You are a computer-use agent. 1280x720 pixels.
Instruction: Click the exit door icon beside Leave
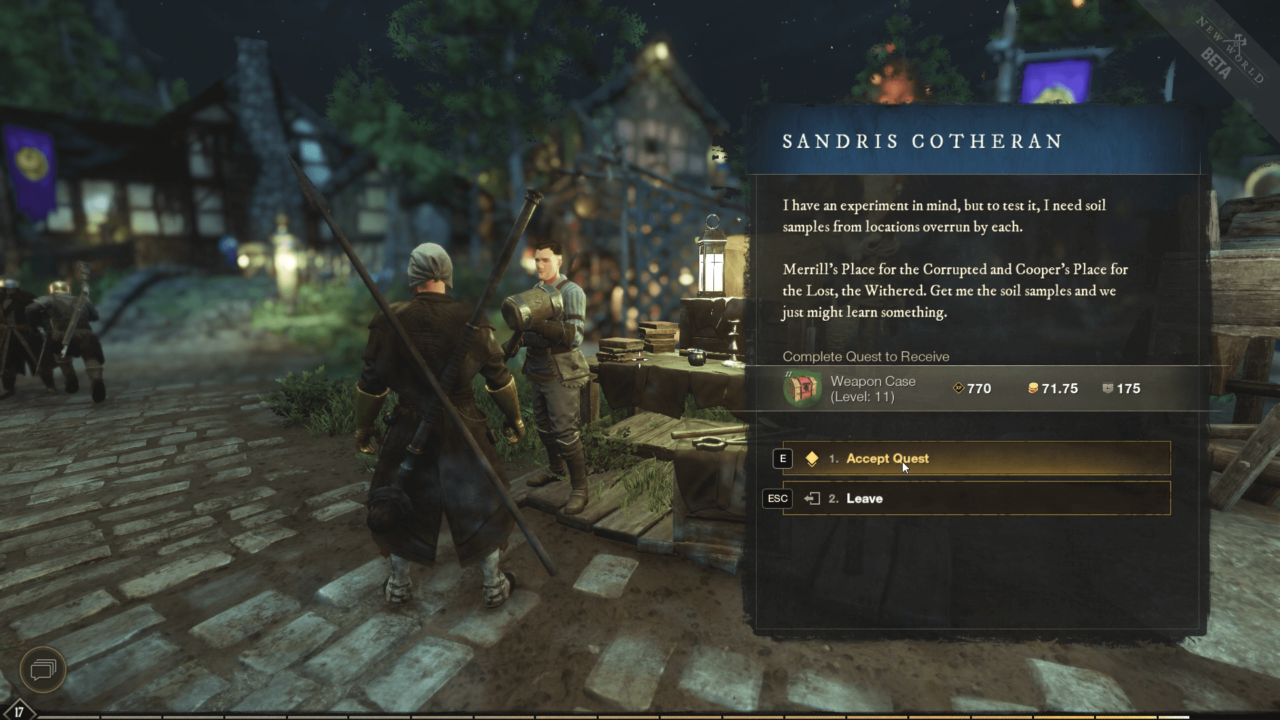point(812,498)
